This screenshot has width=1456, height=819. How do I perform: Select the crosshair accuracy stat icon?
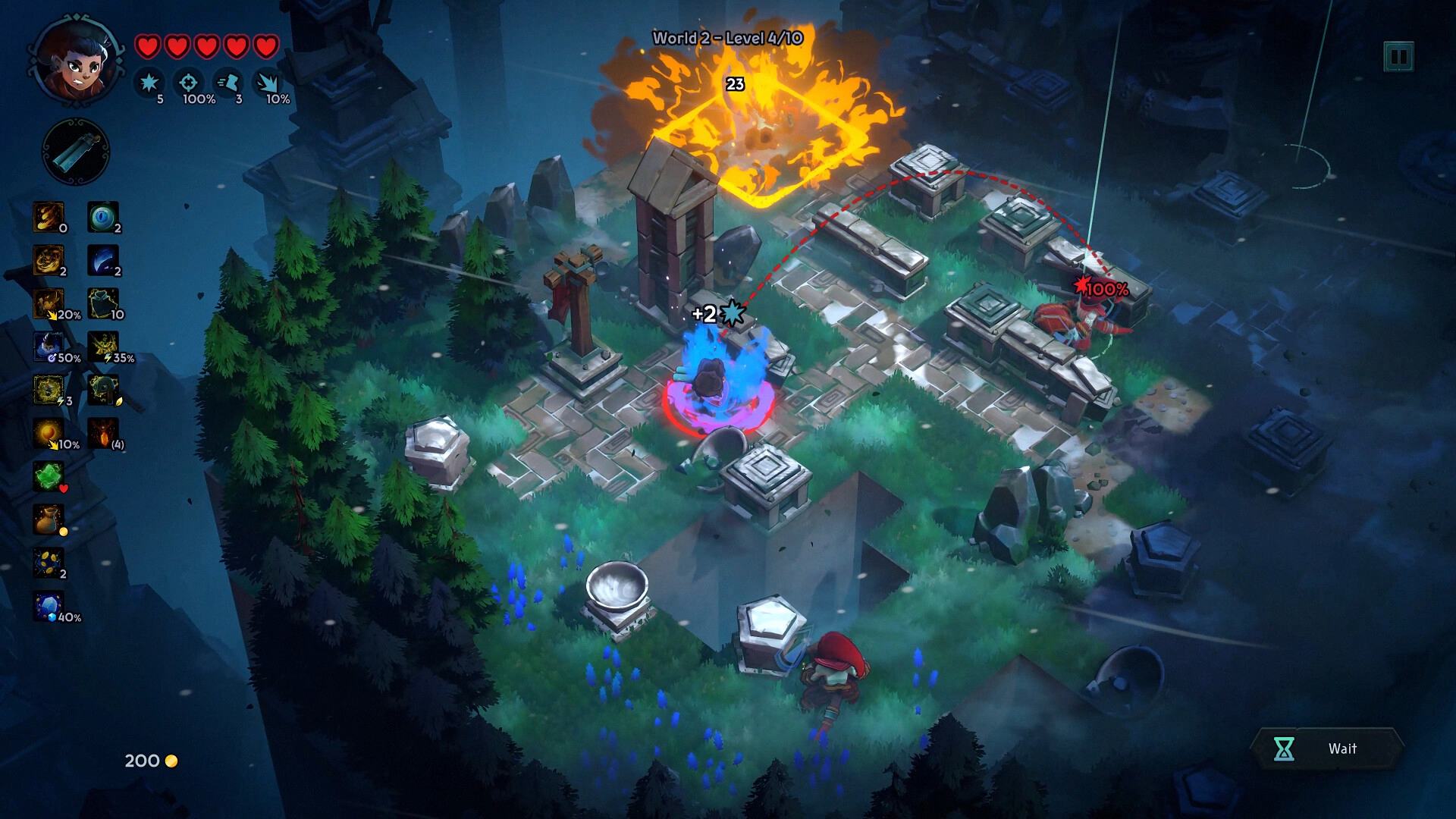(188, 82)
